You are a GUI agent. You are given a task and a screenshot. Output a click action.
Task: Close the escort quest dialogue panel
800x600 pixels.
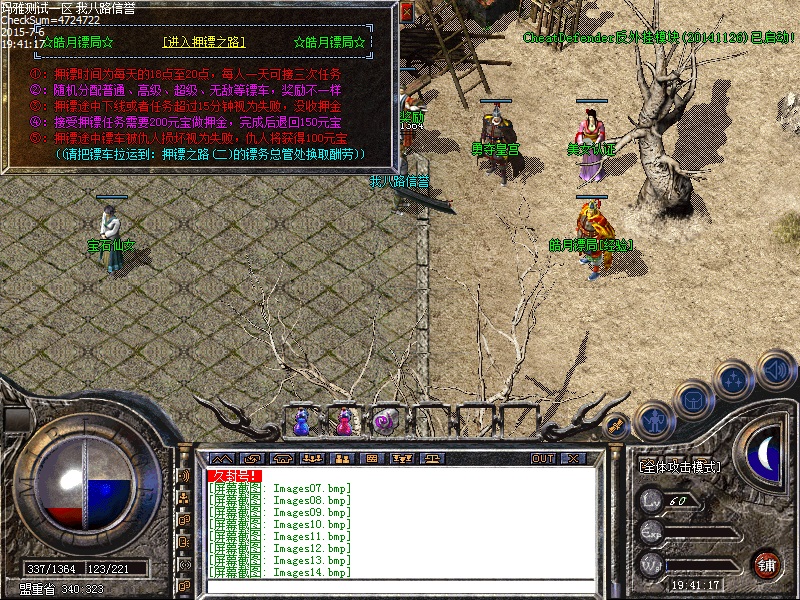[x=406, y=13]
